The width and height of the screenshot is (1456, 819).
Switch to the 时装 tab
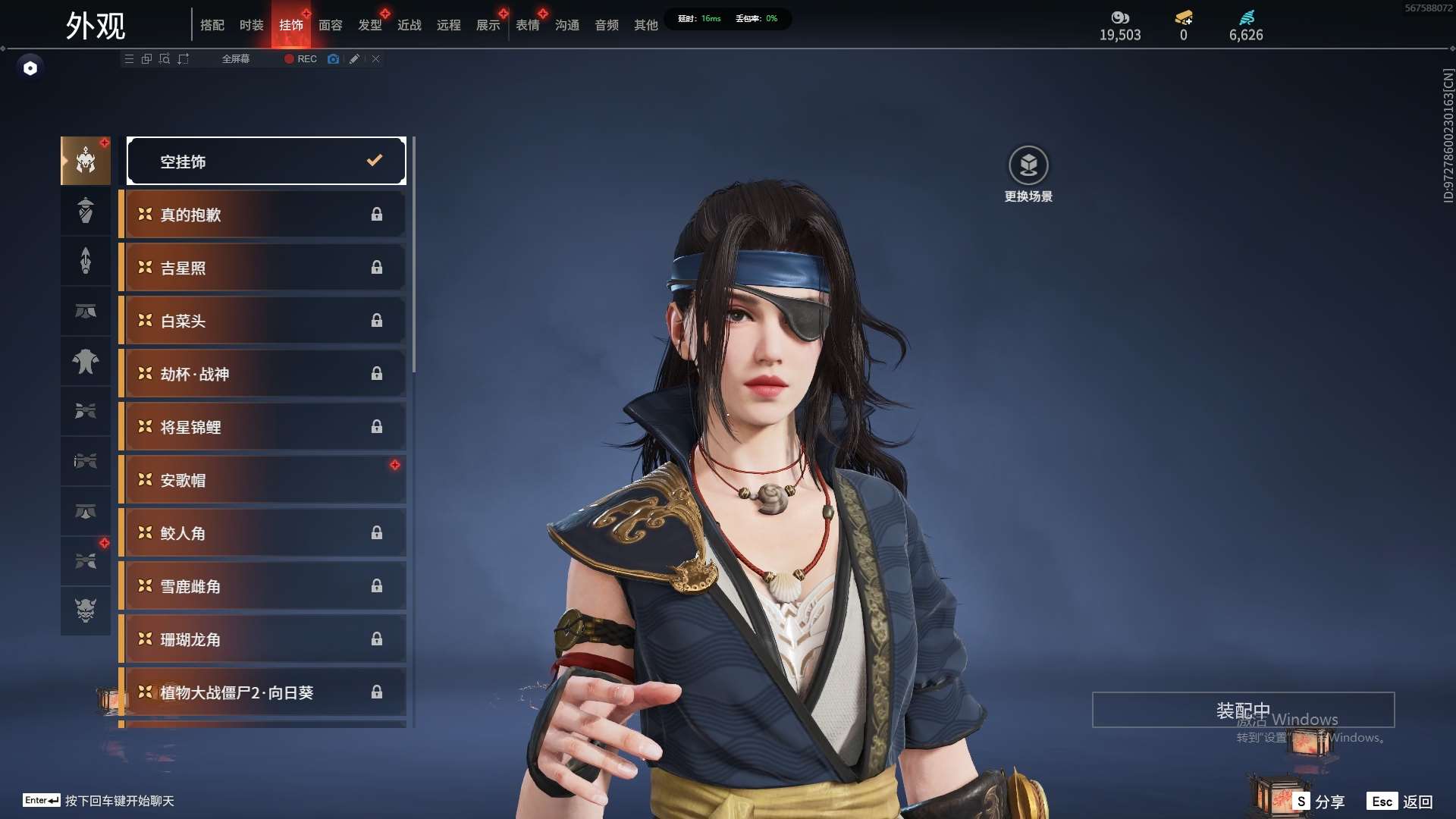coord(251,25)
